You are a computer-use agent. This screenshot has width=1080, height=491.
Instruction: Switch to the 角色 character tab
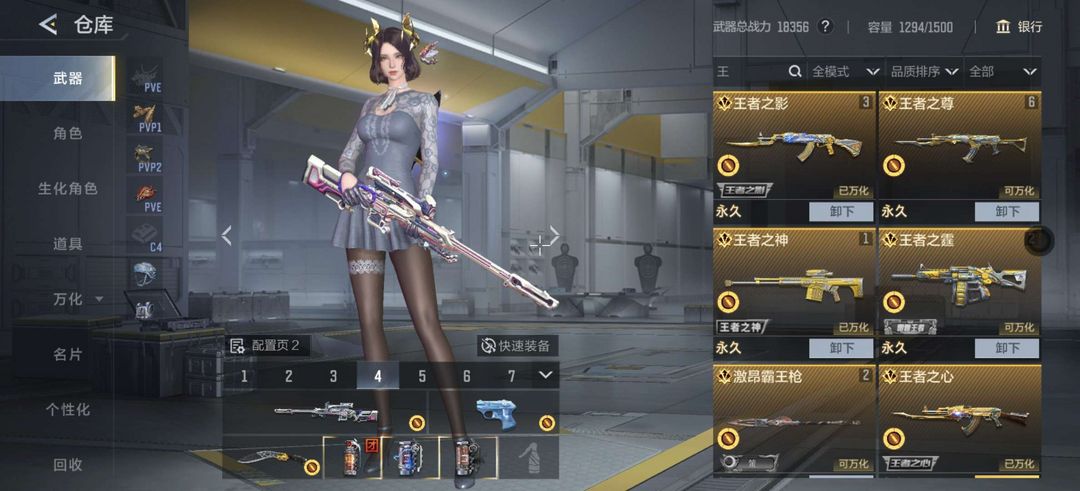coord(67,133)
